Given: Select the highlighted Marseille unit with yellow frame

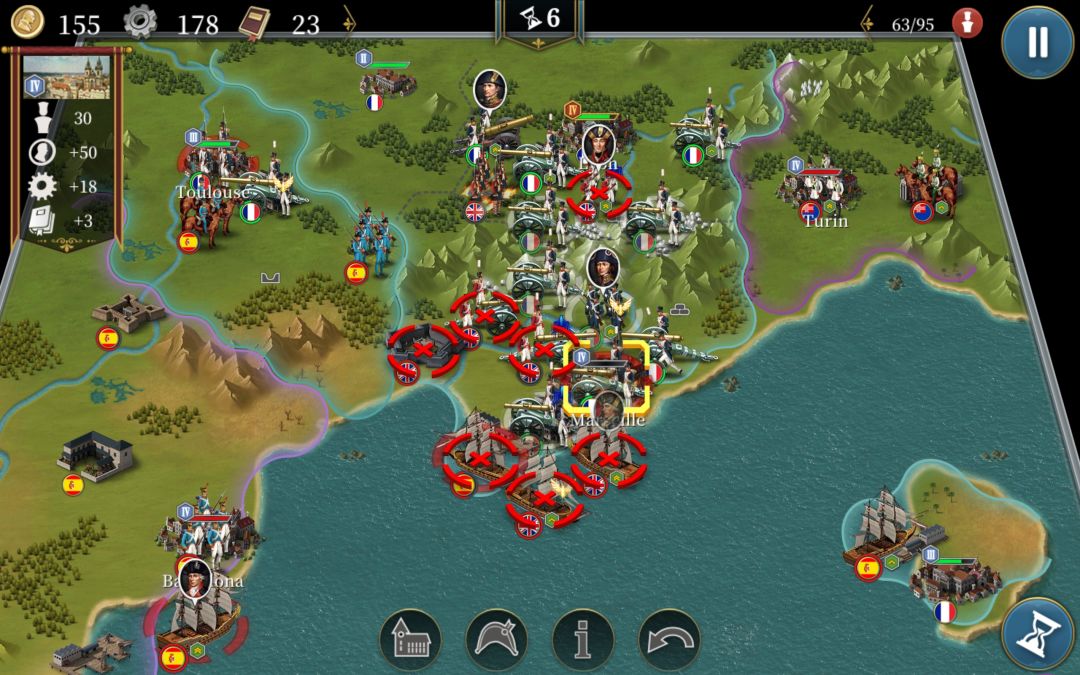Looking at the screenshot, I should (607, 377).
